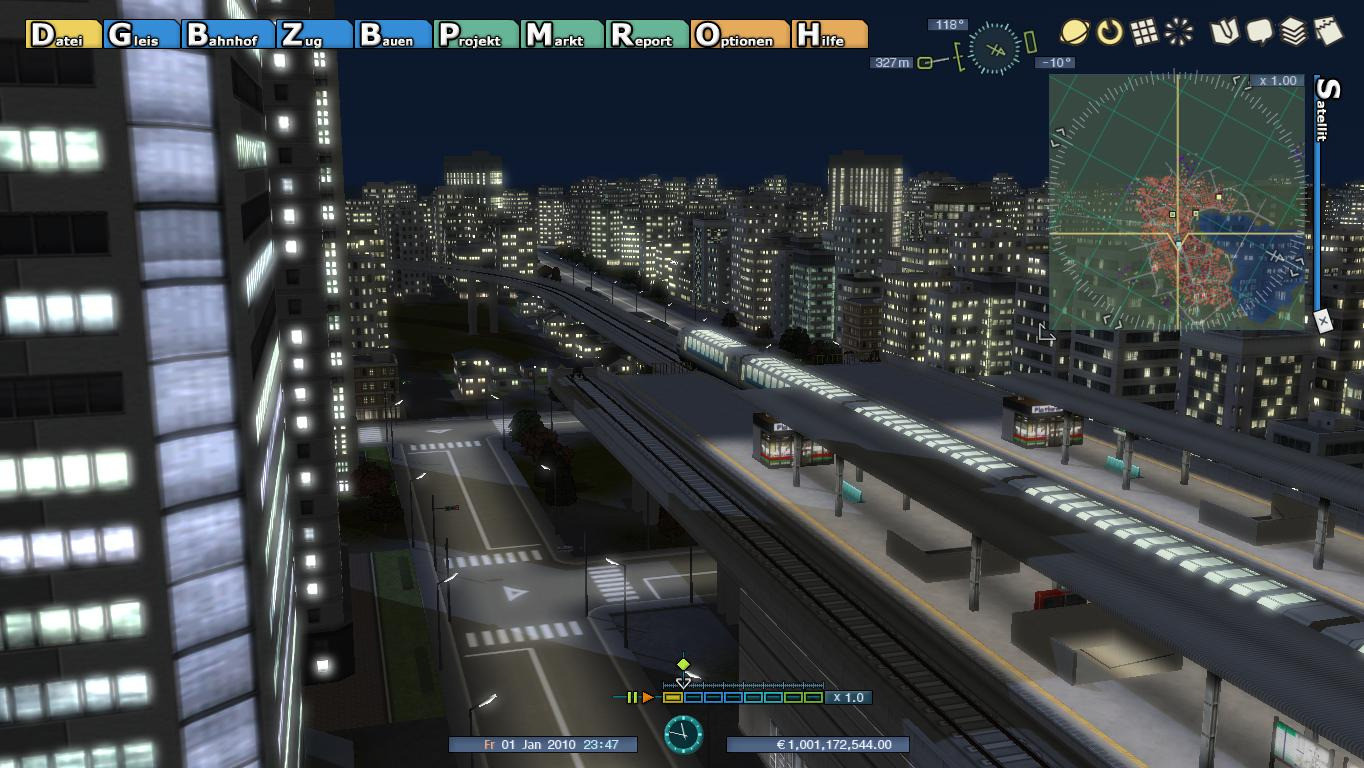Open the Zug menu
Viewport: 1364px width, 768px height.
315,35
